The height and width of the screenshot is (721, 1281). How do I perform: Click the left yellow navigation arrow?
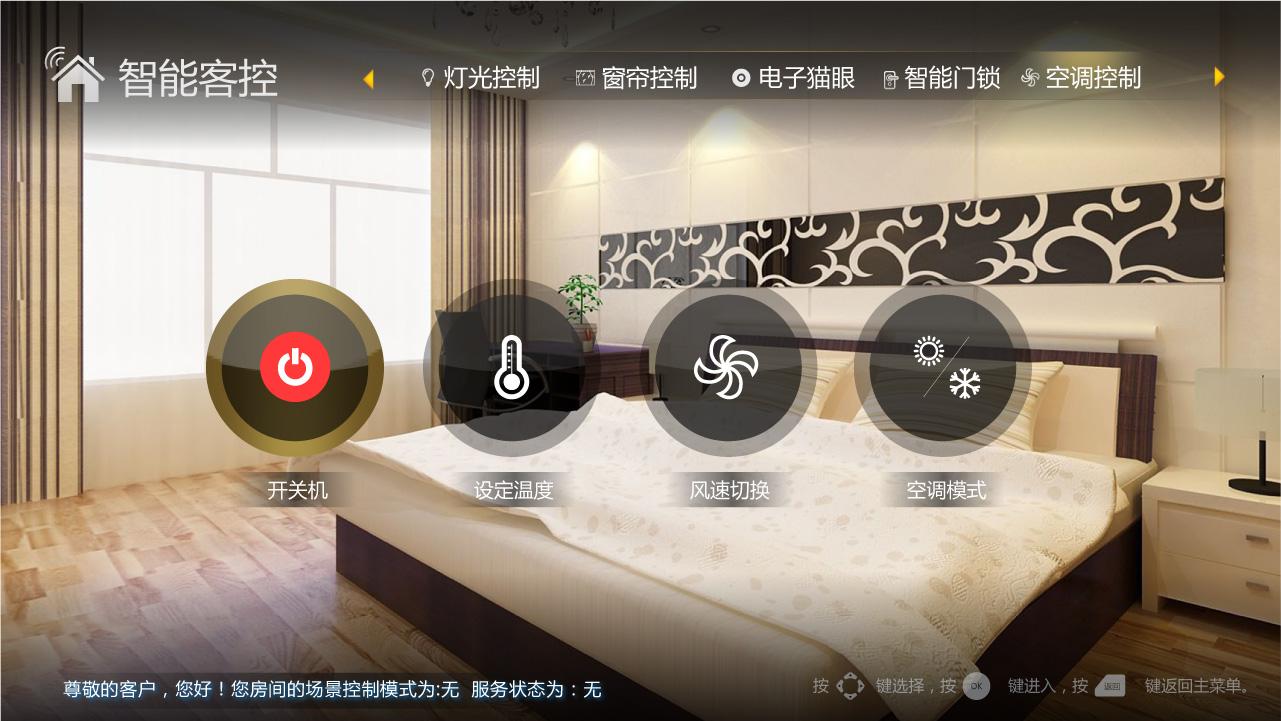(369, 78)
